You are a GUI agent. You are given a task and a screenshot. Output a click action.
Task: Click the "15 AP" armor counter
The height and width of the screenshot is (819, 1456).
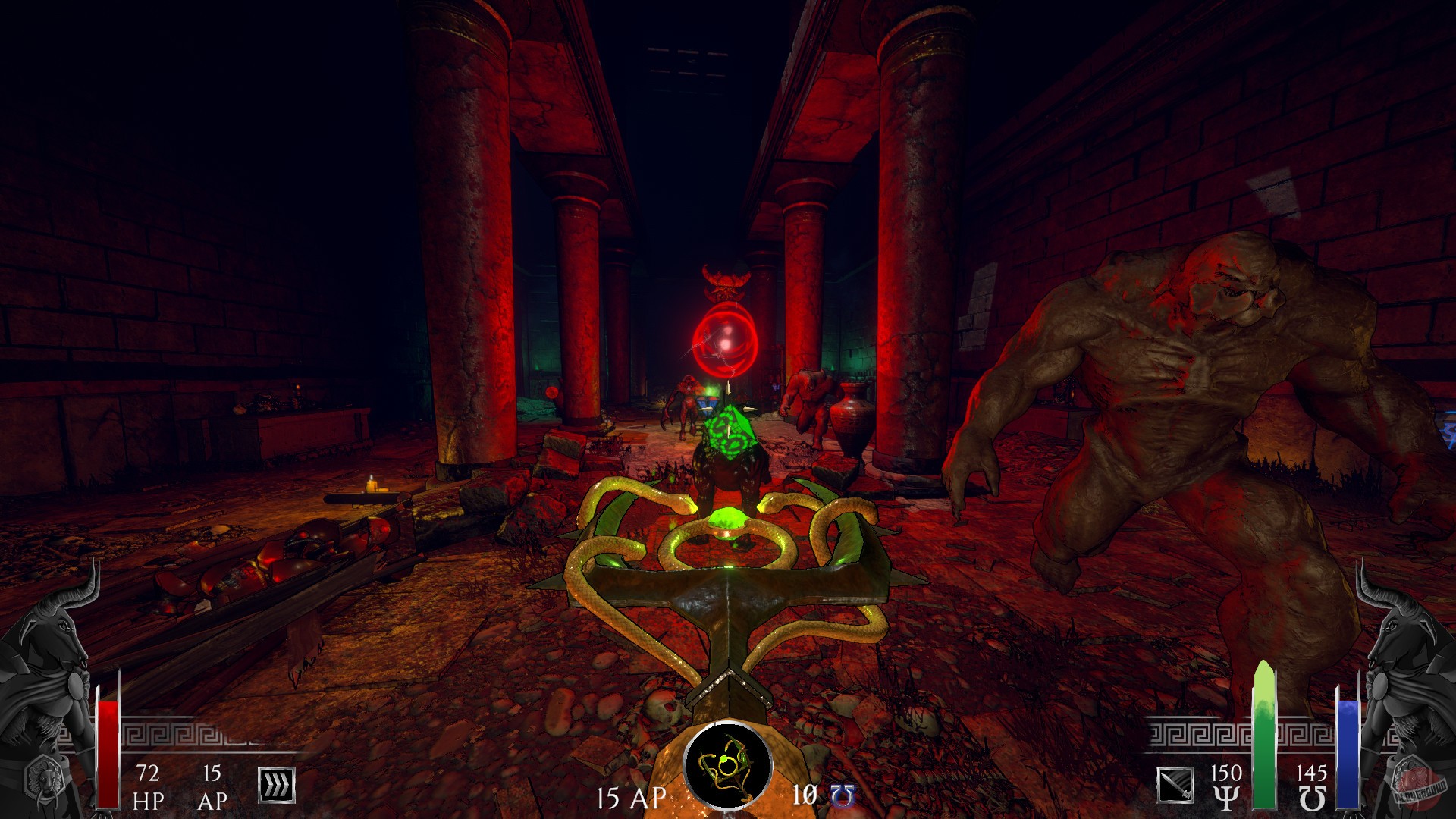(x=212, y=786)
